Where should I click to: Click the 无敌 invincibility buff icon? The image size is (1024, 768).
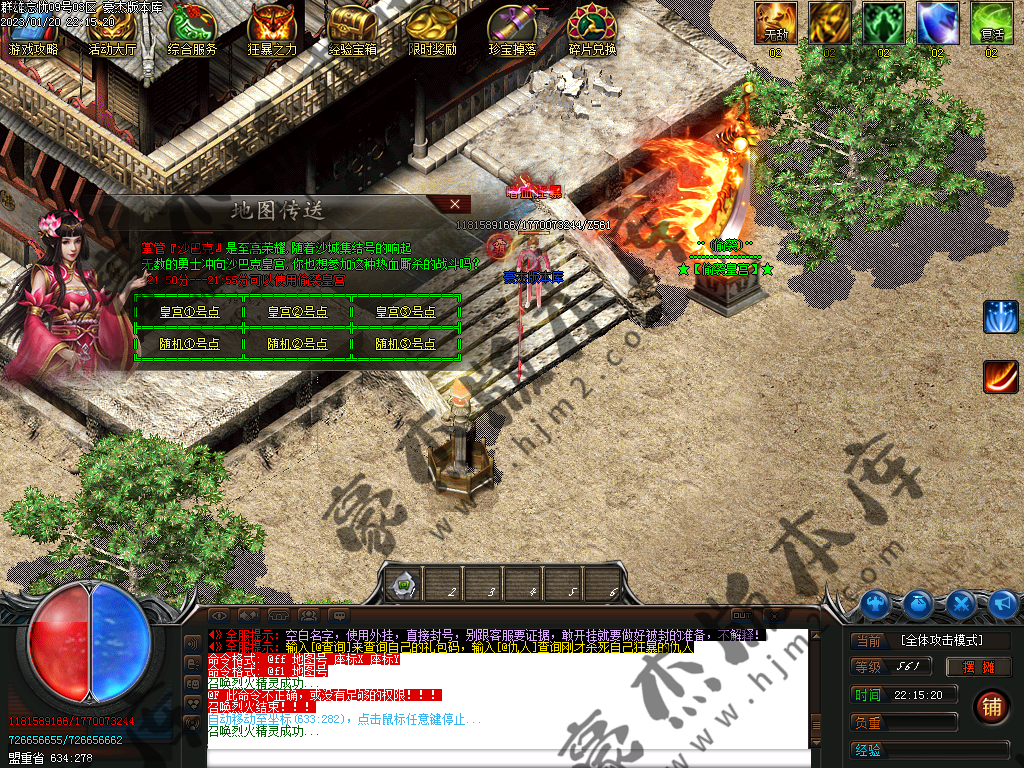[x=776, y=23]
